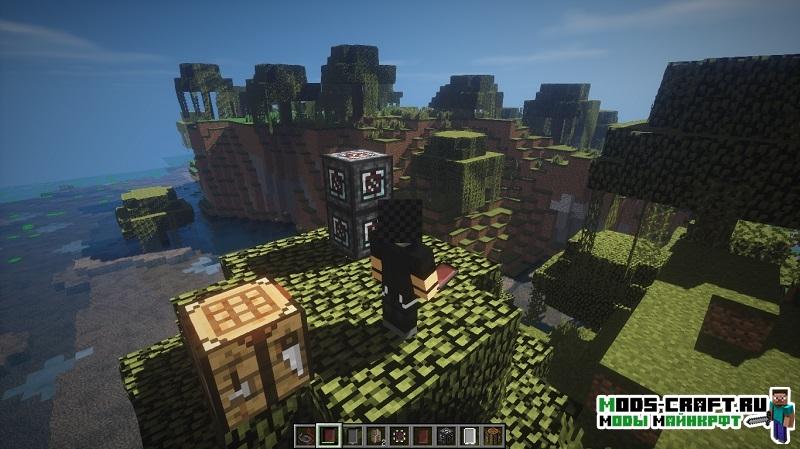Select the round ring item in first slot
The width and height of the screenshot is (800, 449).
click(305, 436)
